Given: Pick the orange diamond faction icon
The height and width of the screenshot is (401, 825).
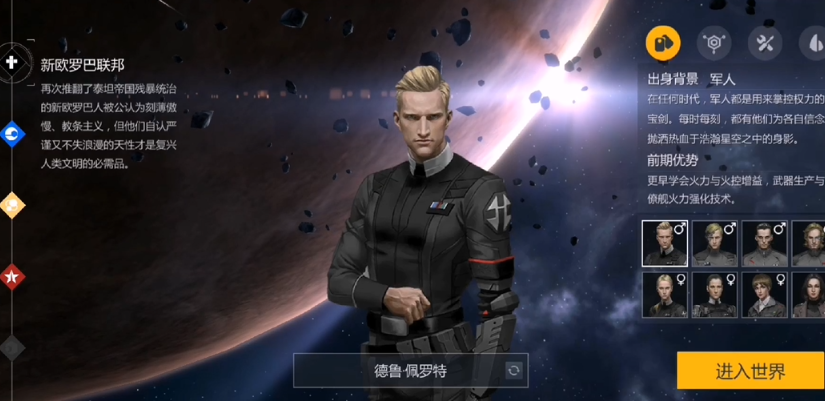Looking at the screenshot, I should [x=12, y=205].
